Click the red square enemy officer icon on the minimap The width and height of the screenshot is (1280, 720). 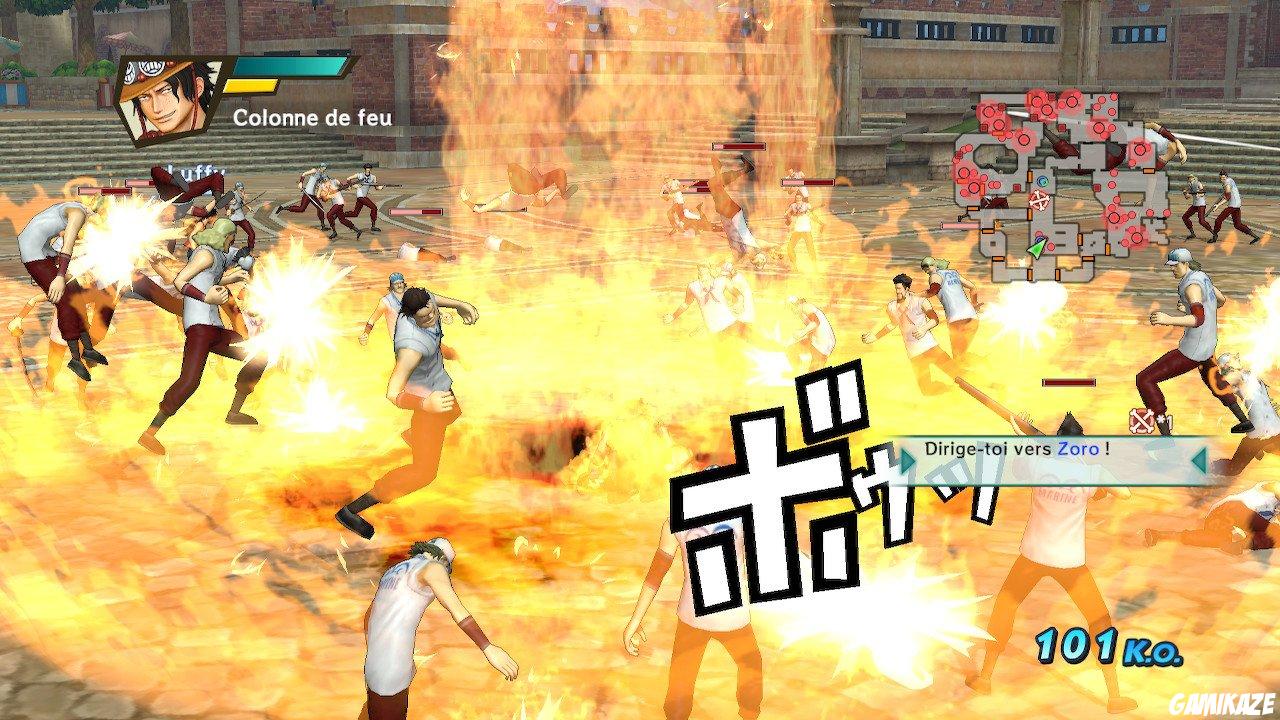[x=1015, y=188]
